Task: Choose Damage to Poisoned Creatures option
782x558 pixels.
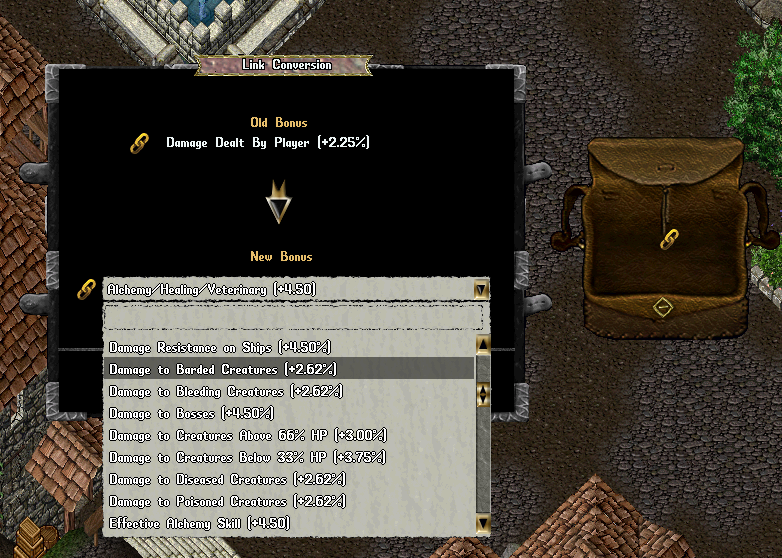Action: (x=226, y=501)
